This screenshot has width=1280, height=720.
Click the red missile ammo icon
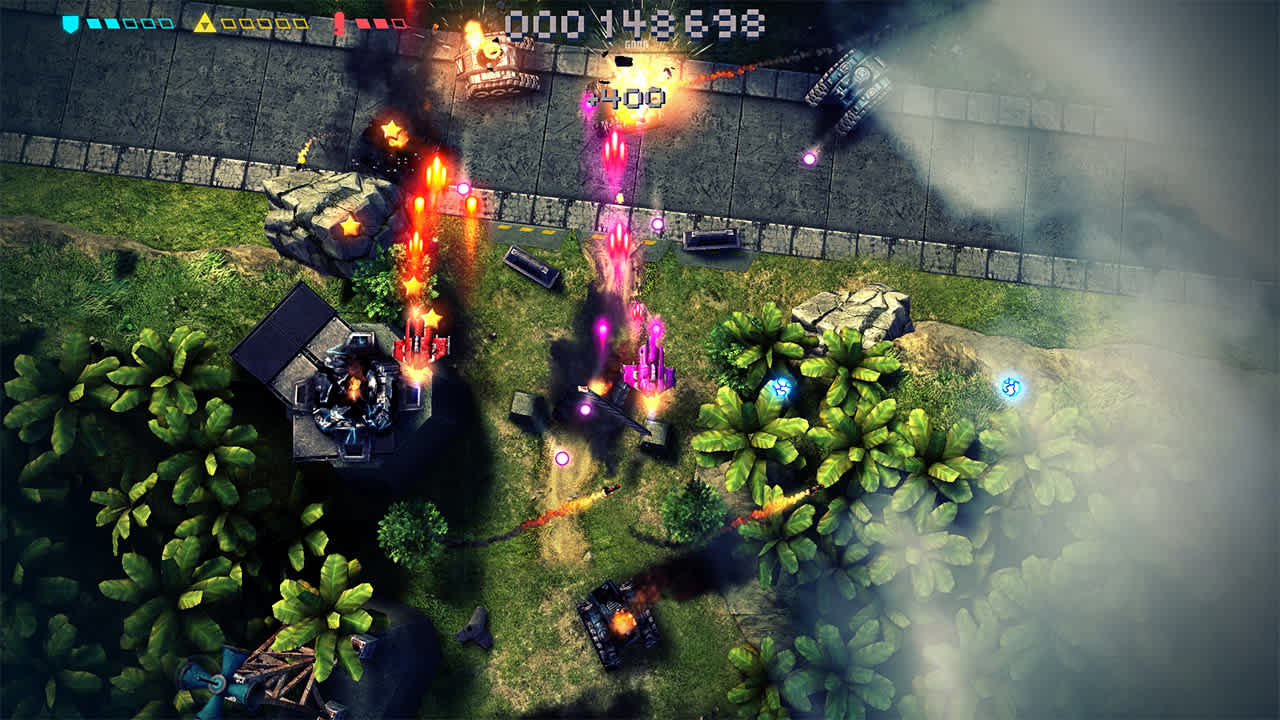pyautogui.click(x=340, y=22)
